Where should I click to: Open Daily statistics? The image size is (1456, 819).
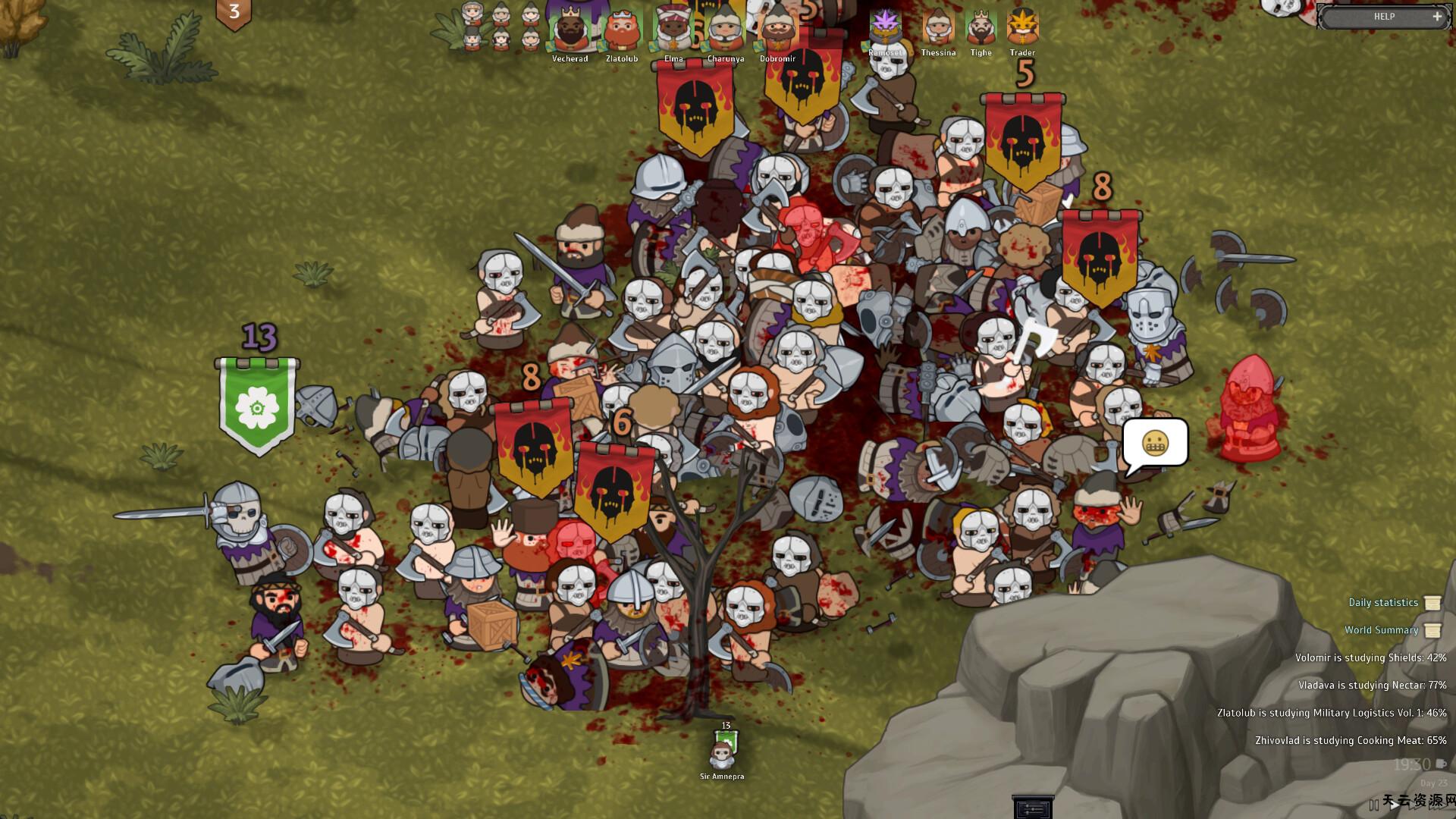click(x=1383, y=603)
